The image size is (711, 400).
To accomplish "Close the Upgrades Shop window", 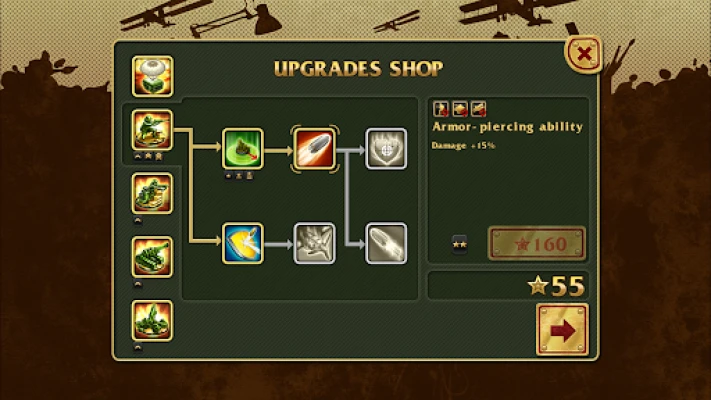I will pos(584,53).
